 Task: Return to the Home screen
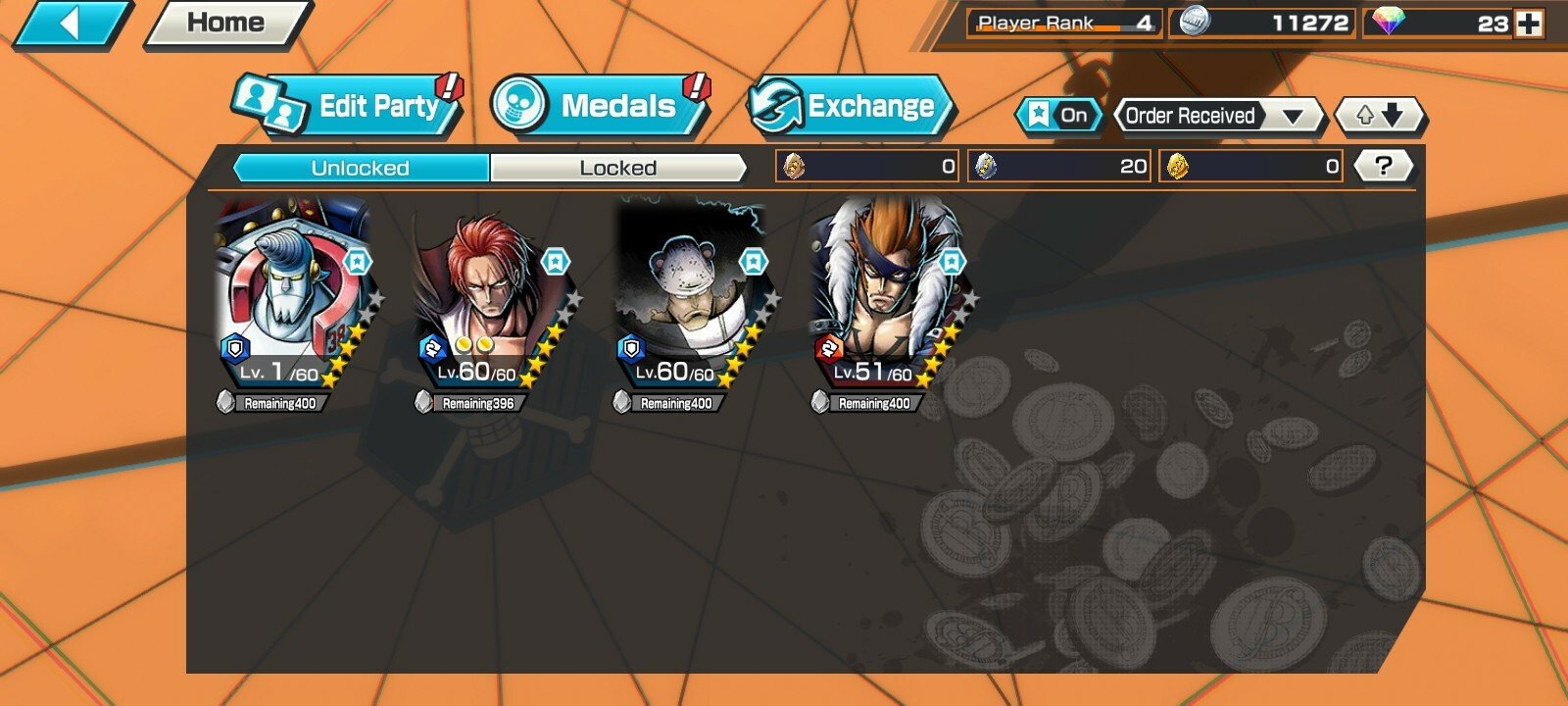tap(227, 24)
